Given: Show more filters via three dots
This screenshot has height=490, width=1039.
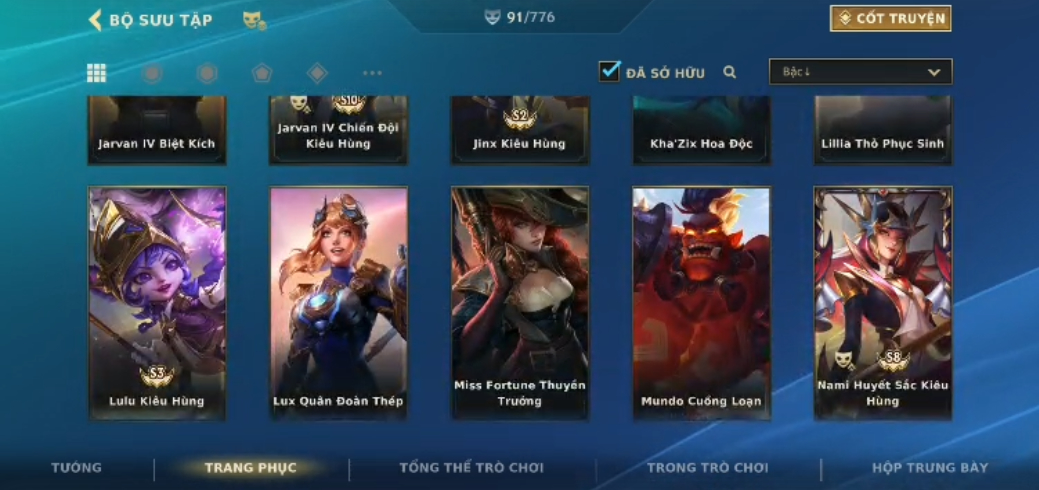Looking at the screenshot, I should click(x=372, y=73).
